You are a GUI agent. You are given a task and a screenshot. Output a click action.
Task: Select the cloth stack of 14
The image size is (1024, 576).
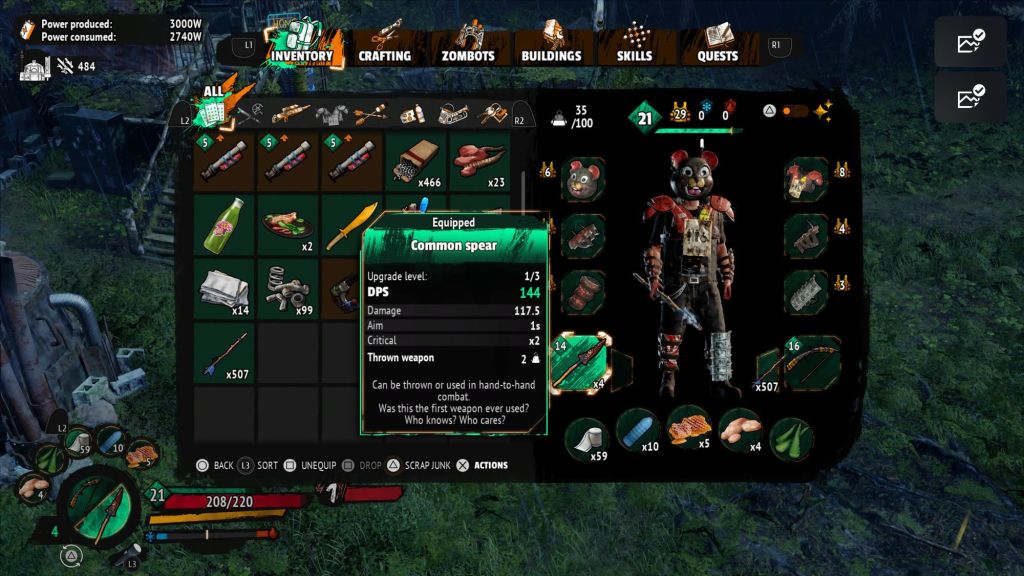click(x=223, y=289)
